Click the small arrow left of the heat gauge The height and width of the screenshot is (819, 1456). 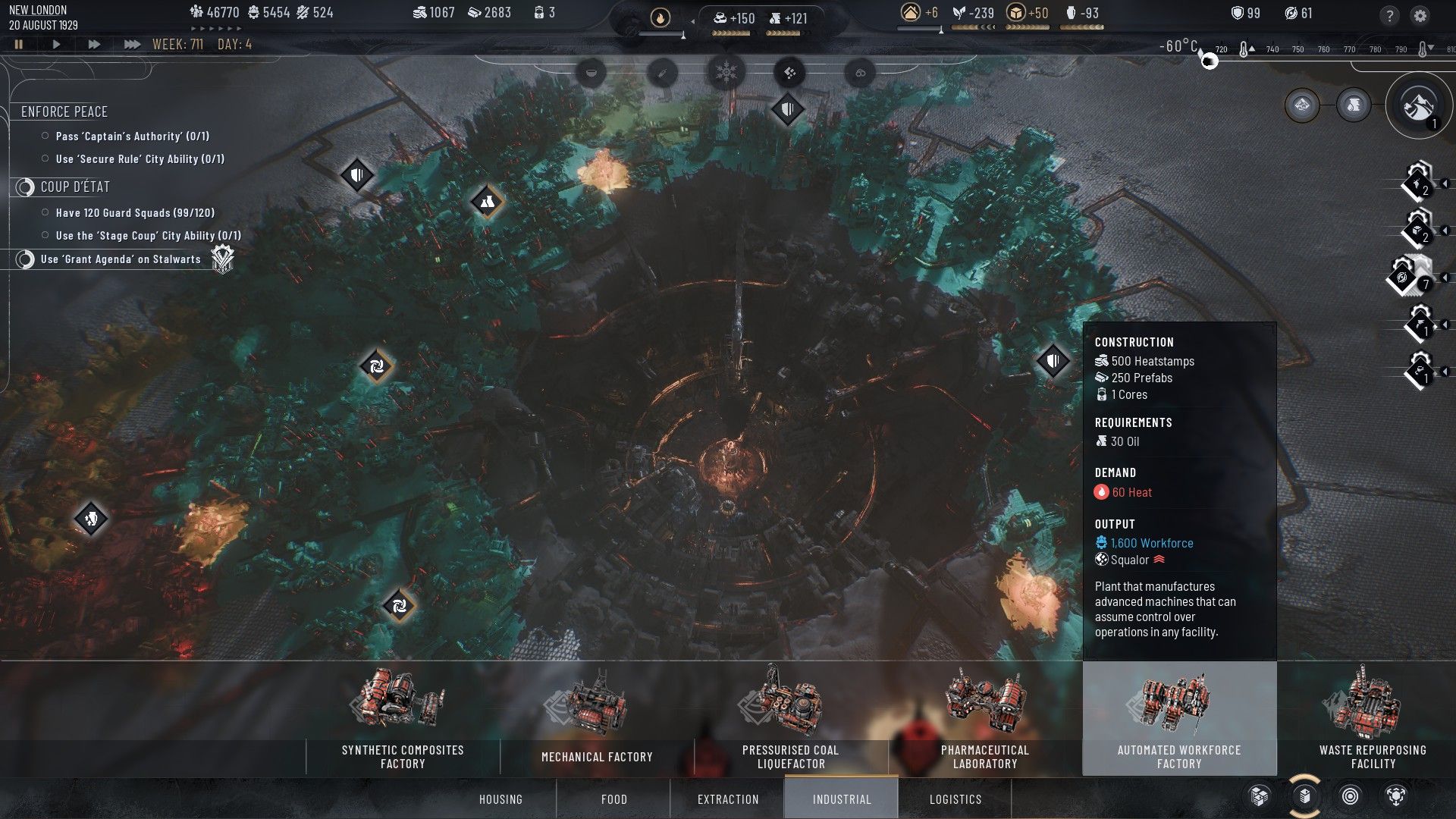click(692, 21)
